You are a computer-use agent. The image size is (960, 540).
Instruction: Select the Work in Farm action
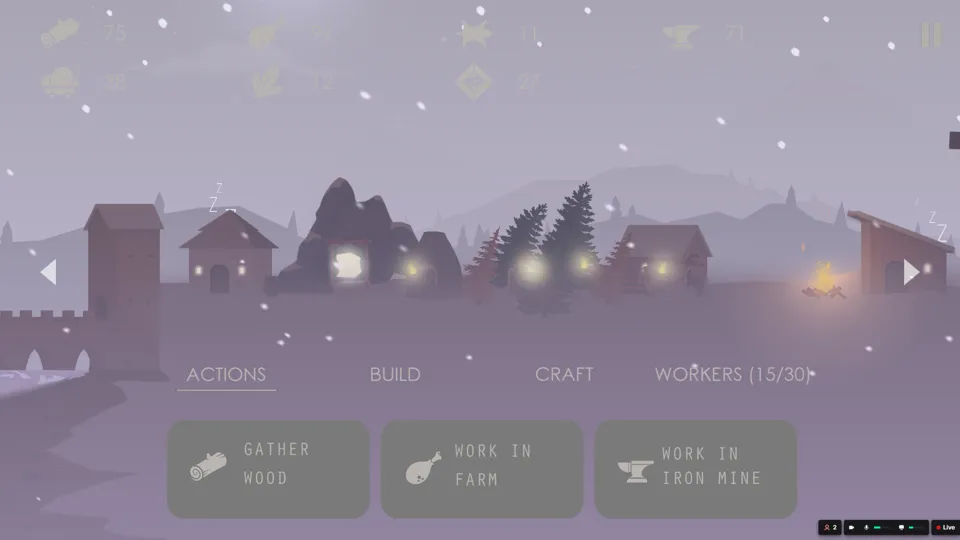482,469
